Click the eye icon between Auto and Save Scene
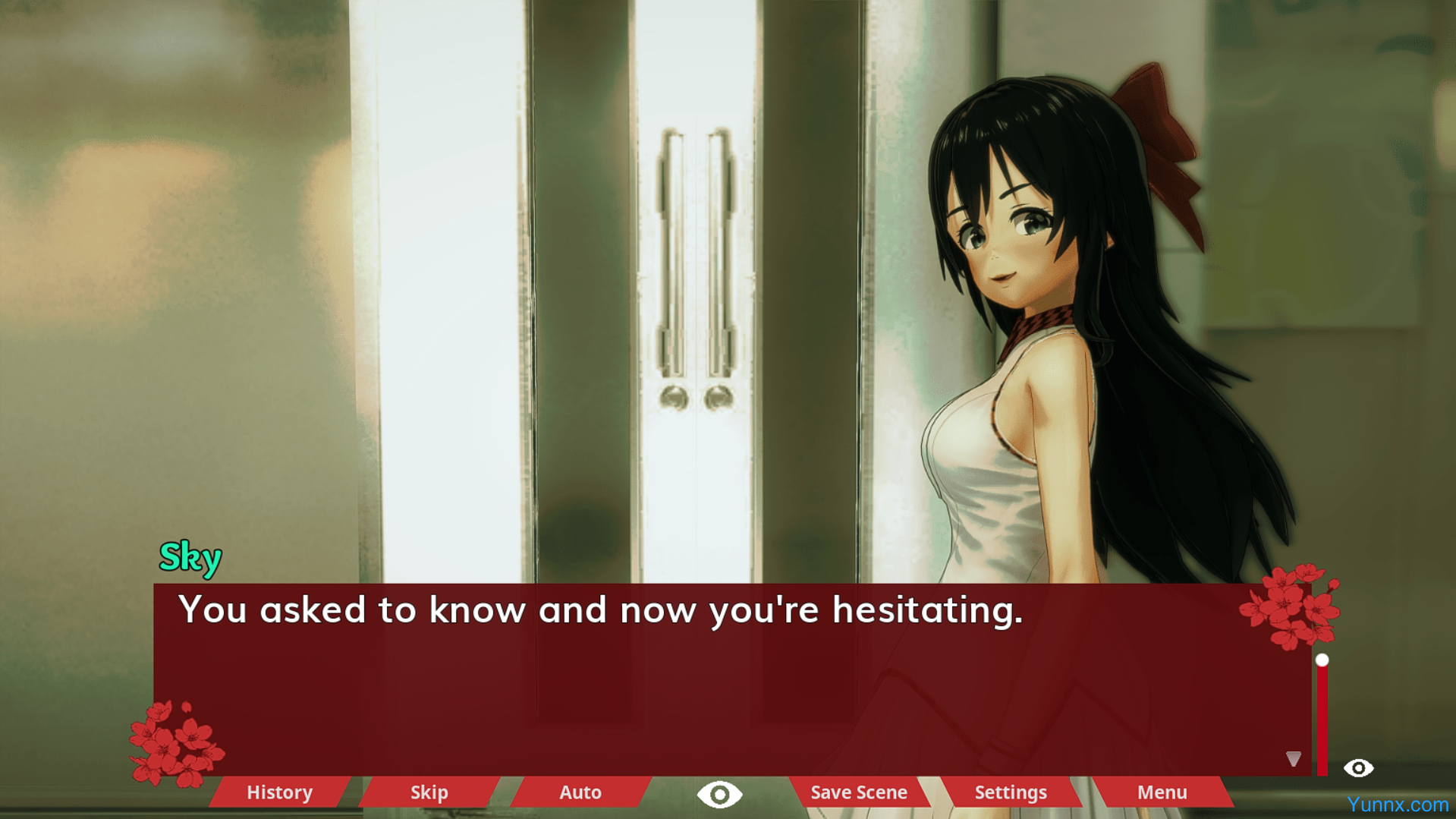 719,795
